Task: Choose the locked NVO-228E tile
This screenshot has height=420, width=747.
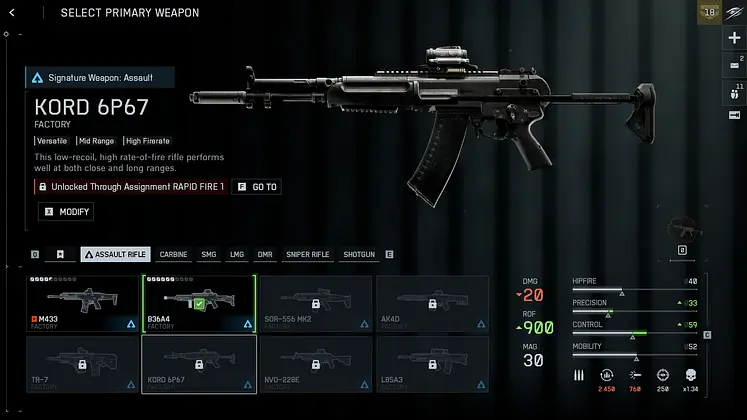Action: tap(315, 363)
